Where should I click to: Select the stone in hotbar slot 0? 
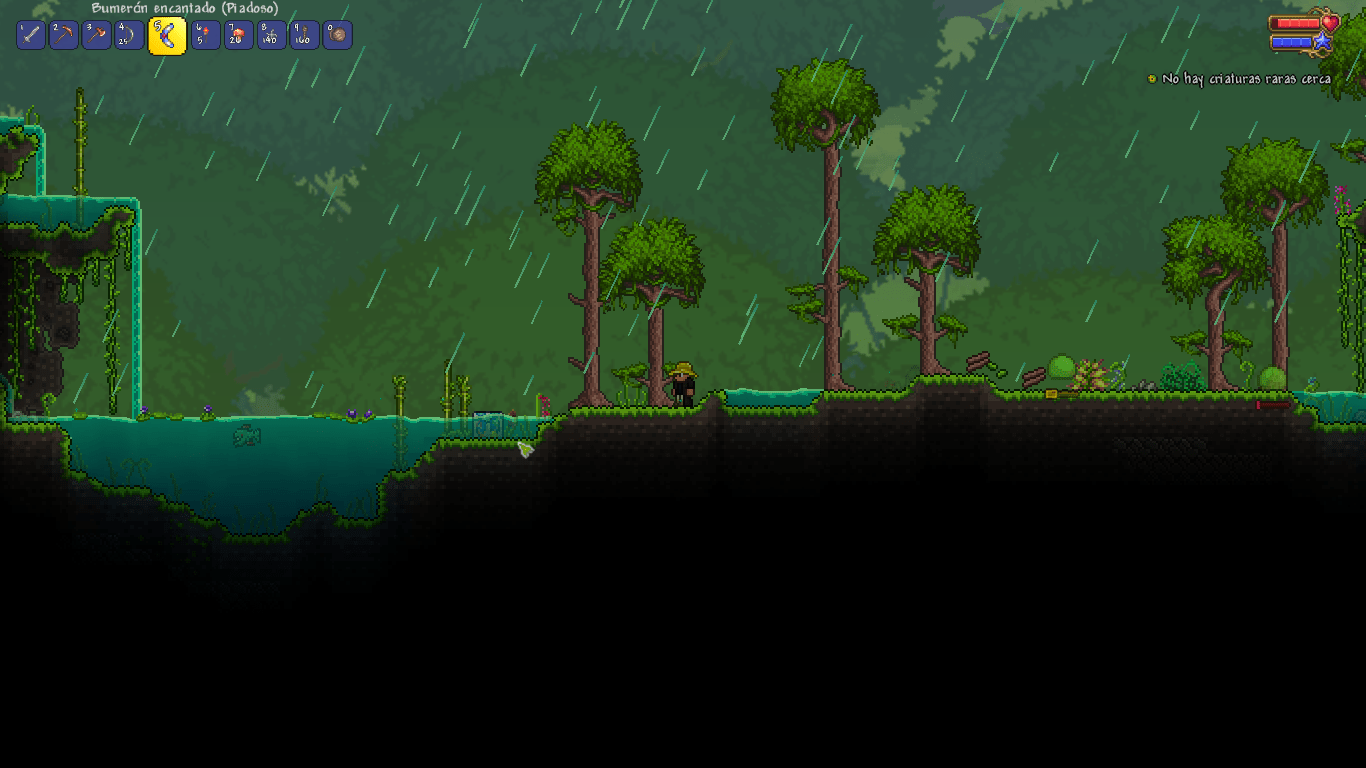pyautogui.click(x=338, y=34)
